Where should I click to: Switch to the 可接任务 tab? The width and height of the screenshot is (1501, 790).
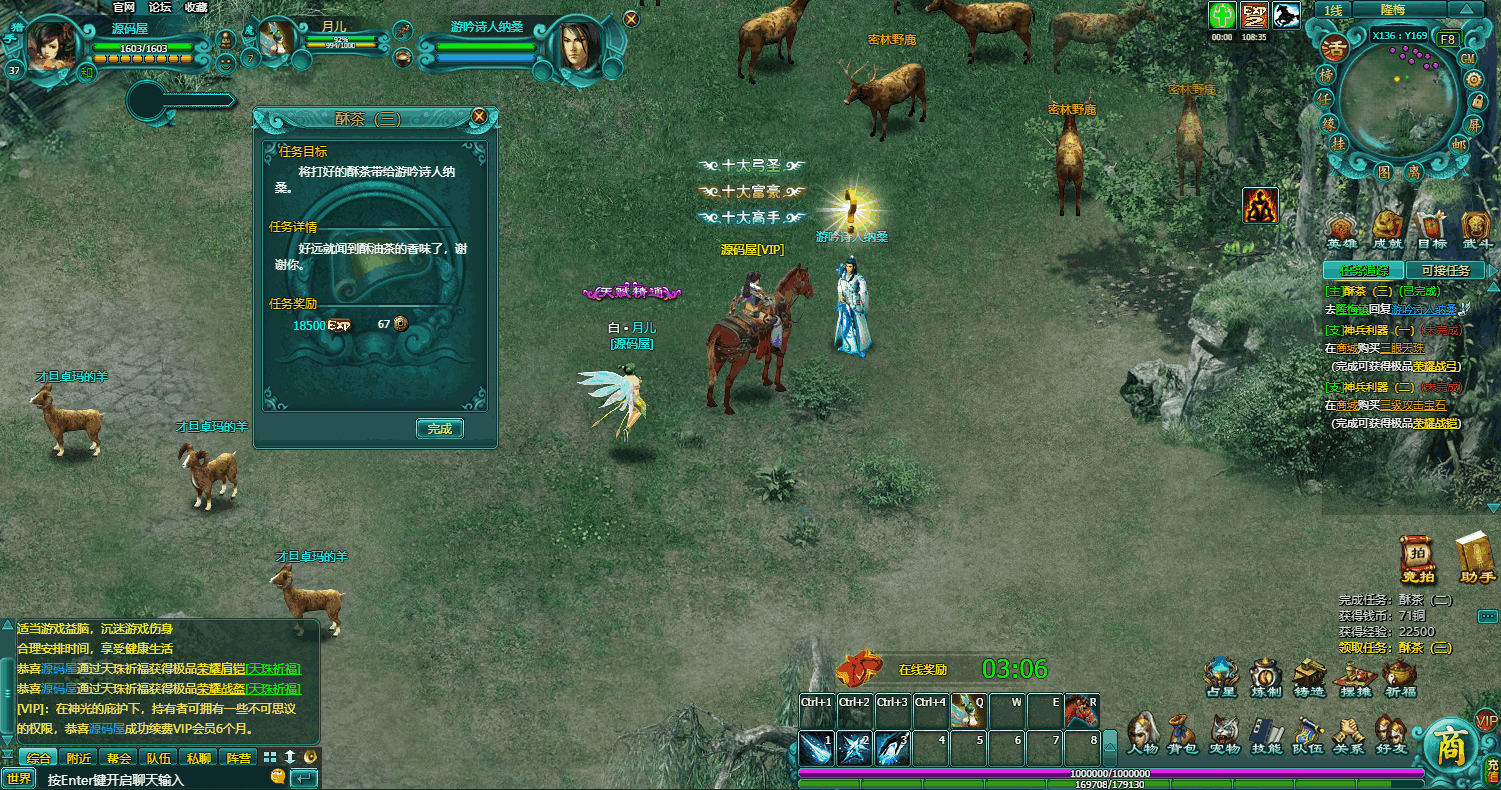coord(1445,270)
